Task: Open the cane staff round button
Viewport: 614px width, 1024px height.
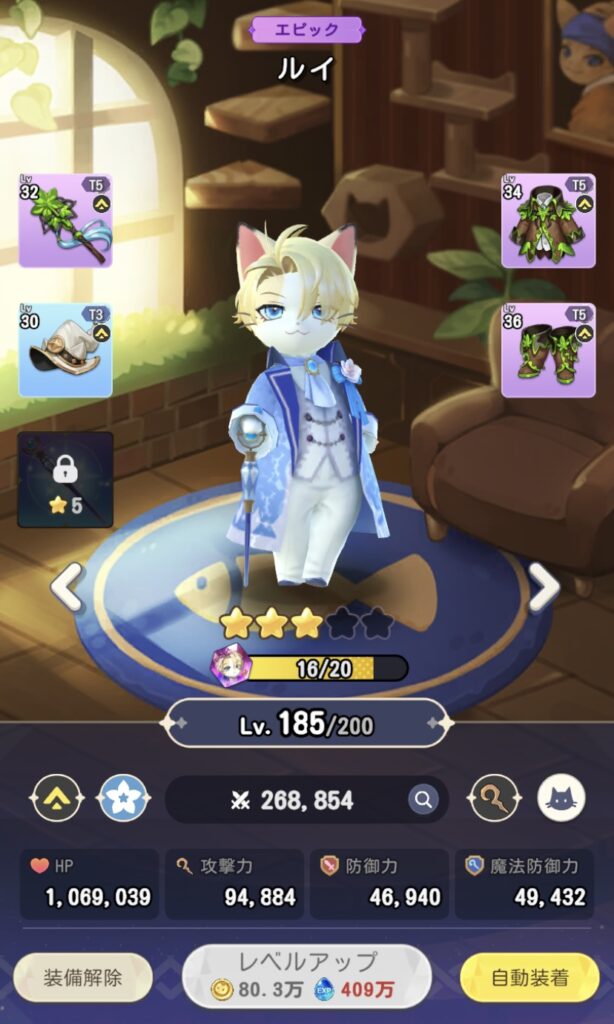Action: pyautogui.click(x=495, y=799)
